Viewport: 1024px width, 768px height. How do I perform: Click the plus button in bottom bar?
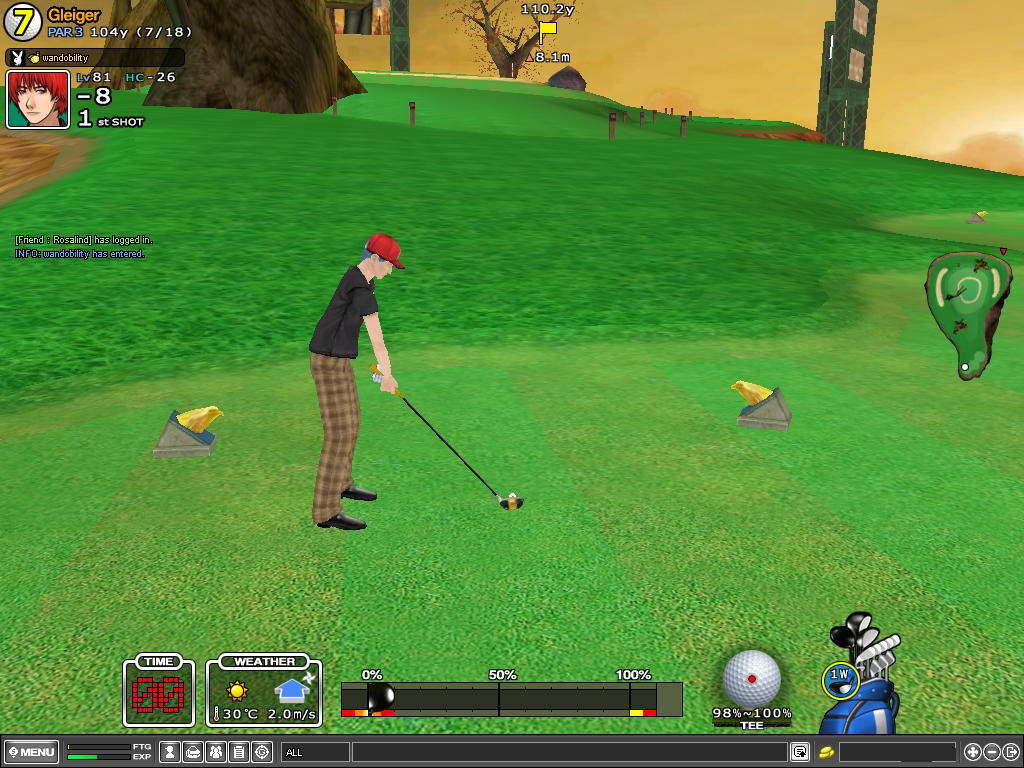pos(972,752)
